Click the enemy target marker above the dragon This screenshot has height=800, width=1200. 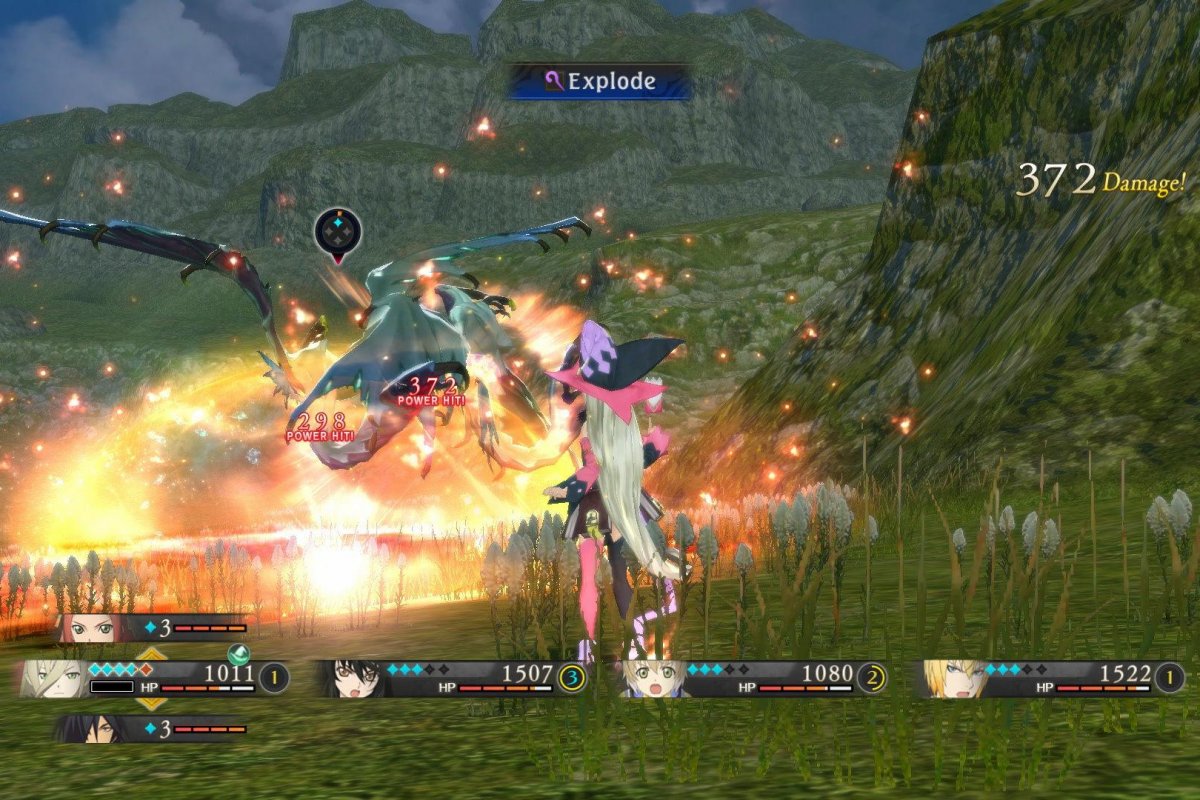pyautogui.click(x=337, y=233)
